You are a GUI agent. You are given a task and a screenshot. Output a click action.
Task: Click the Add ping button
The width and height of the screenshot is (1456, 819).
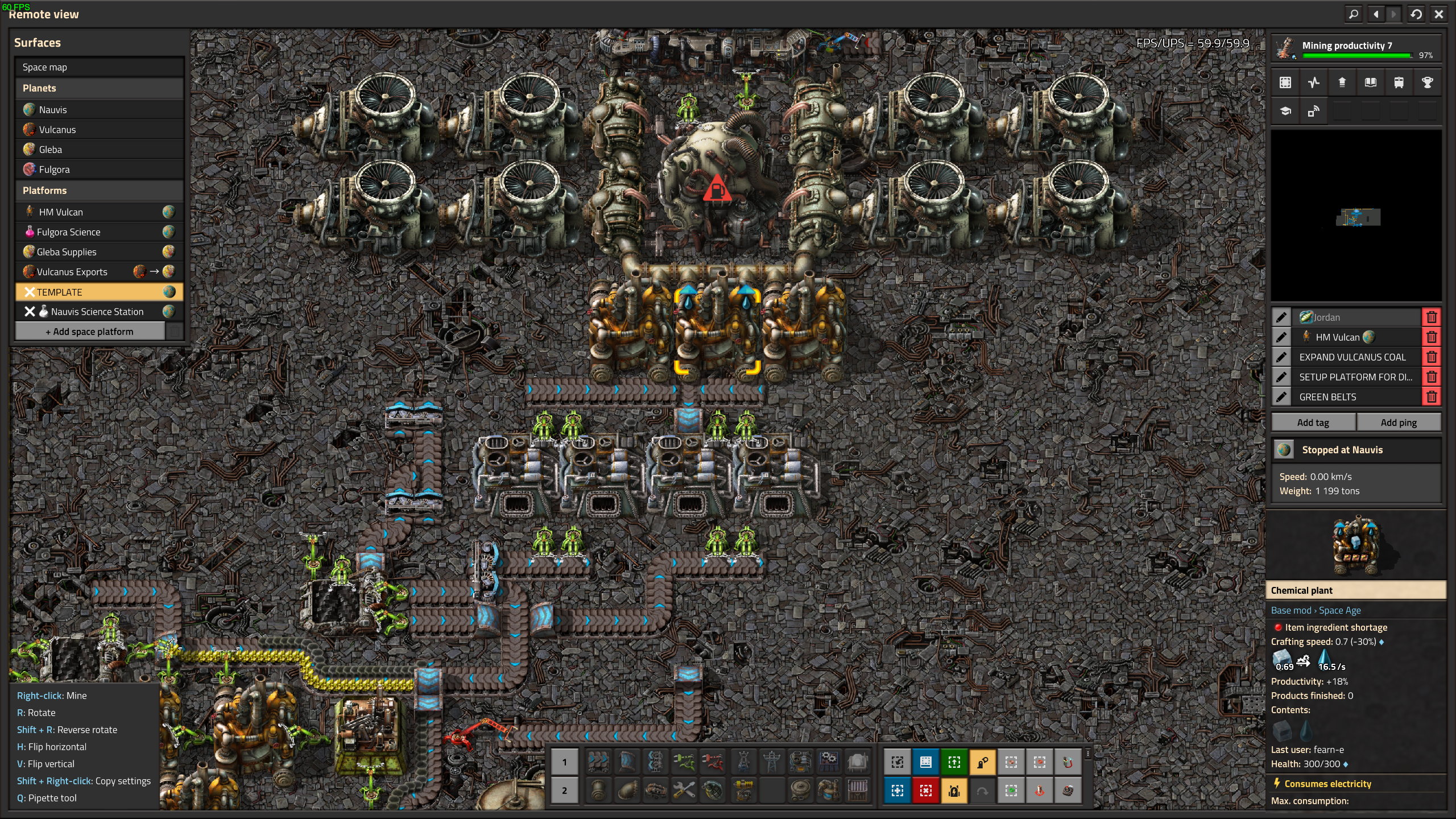[1399, 423]
